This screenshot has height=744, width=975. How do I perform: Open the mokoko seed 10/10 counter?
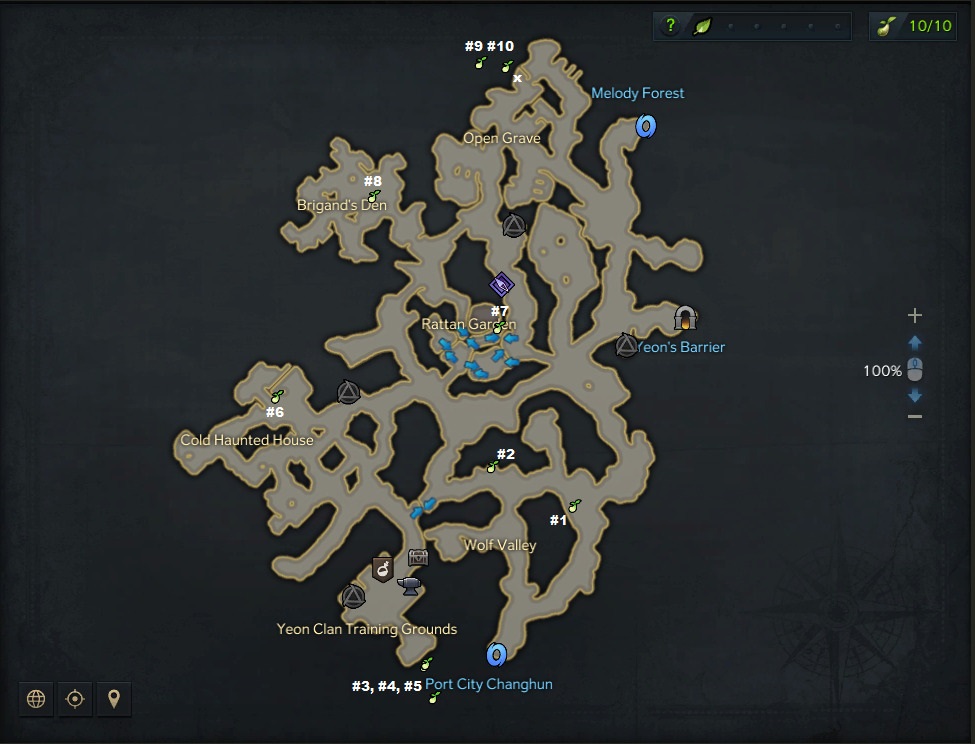[x=913, y=26]
